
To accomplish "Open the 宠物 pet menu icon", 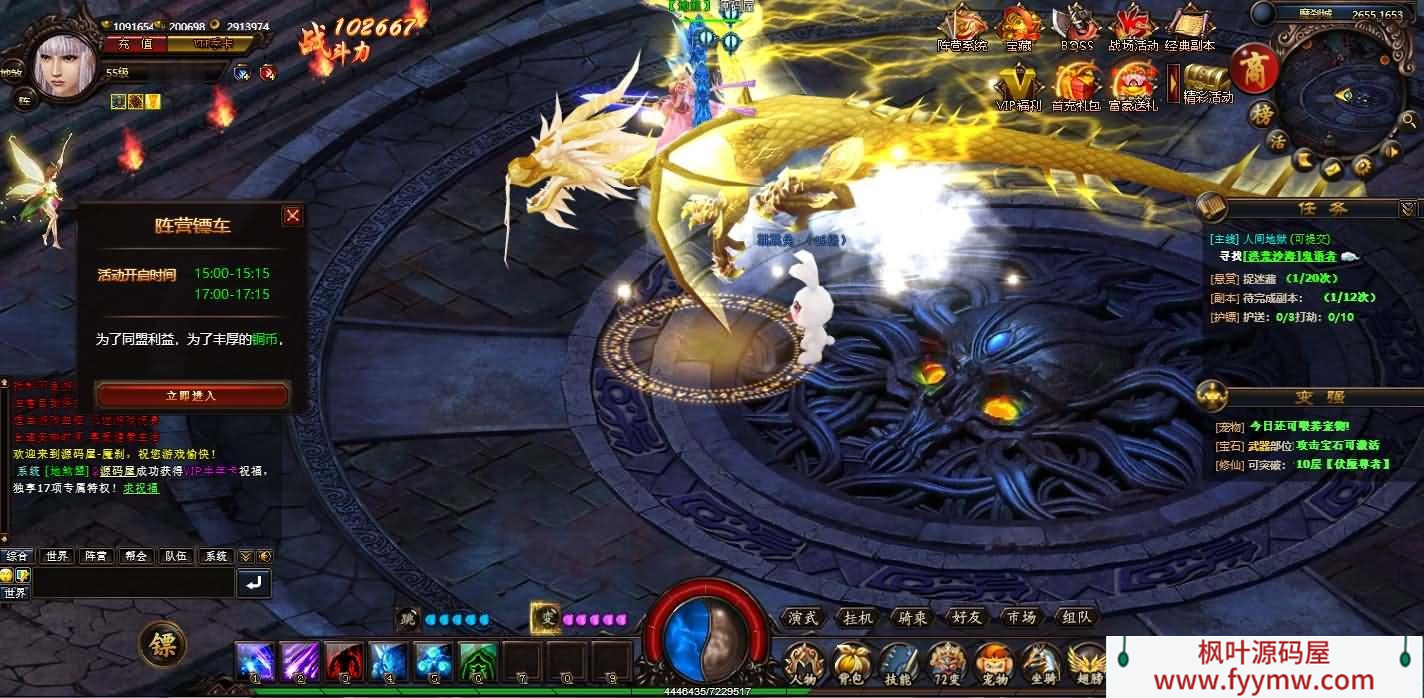I will coord(994,661).
